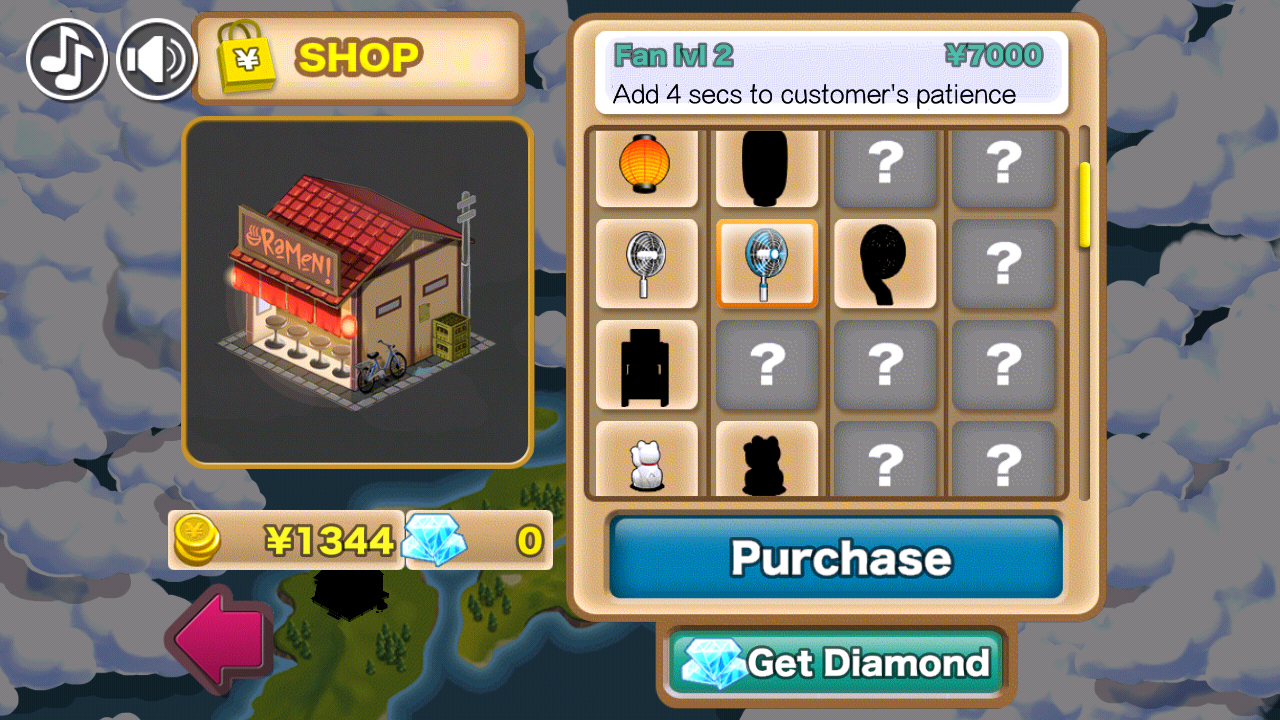1280x720 pixels.
Task: Select the boxy machine silhouette item
Action: coord(646,365)
